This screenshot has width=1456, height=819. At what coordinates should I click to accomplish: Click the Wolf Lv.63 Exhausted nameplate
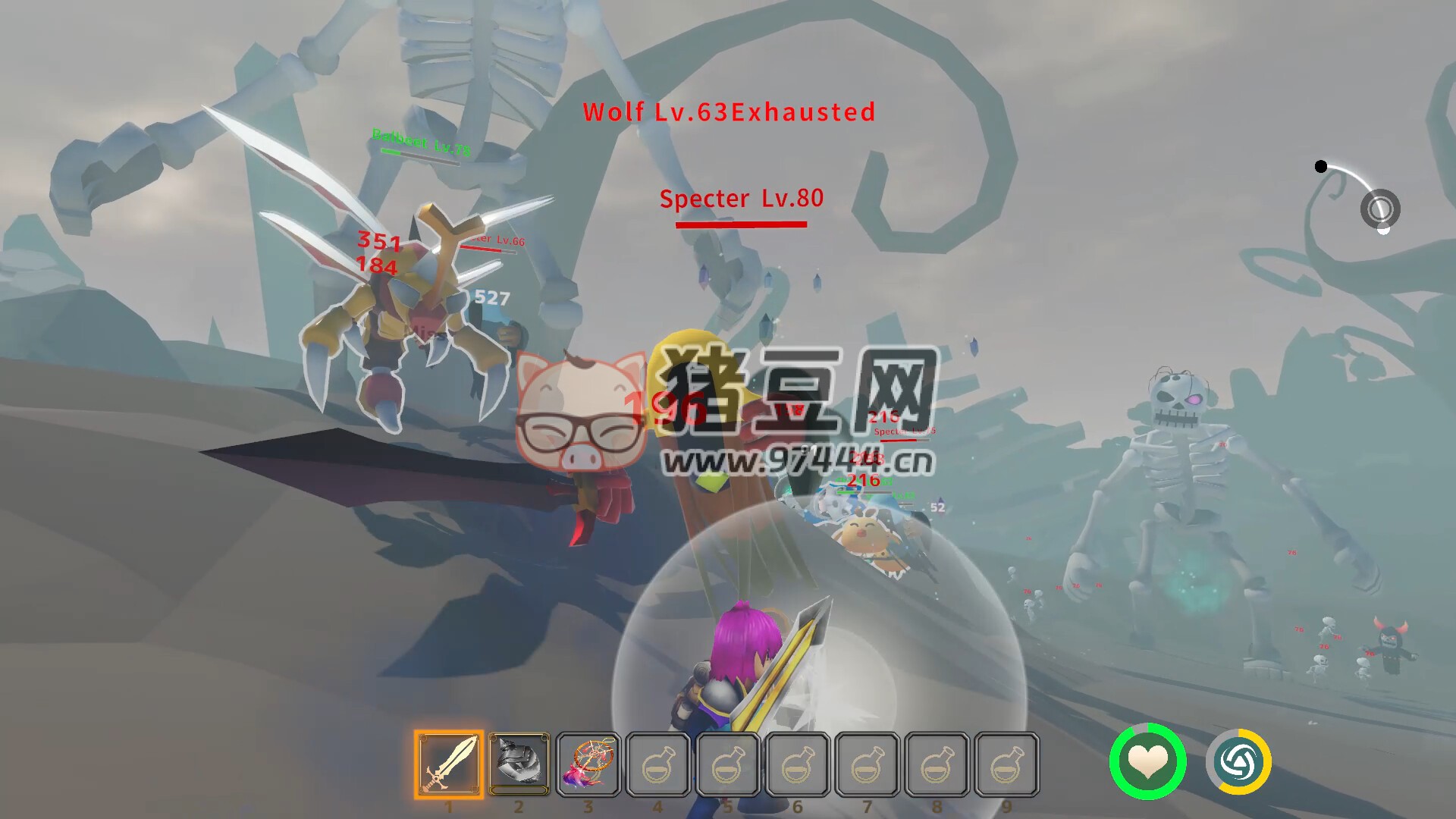[728, 112]
